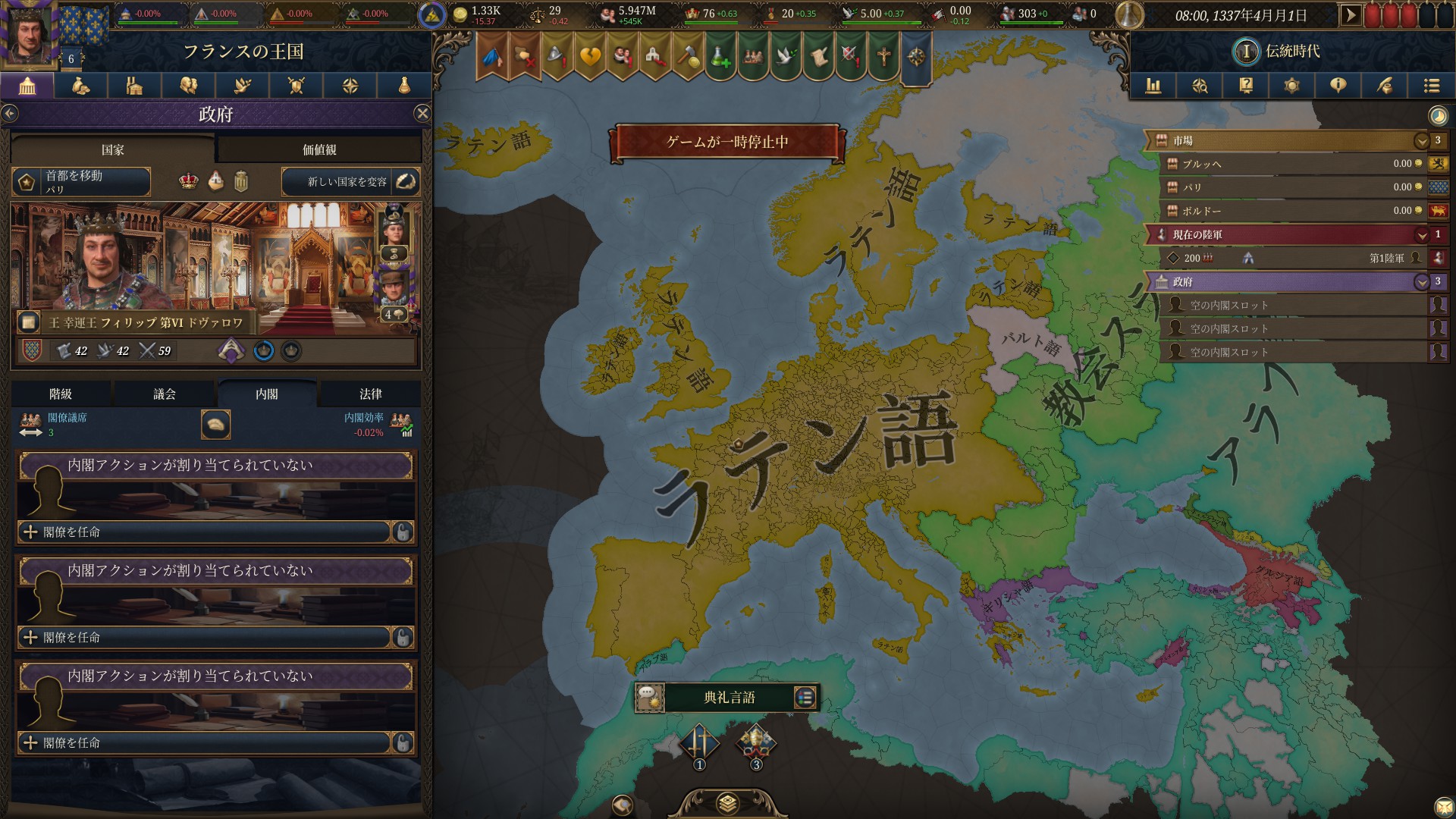Click the map search magnifier icon
The image size is (1456, 819).
[x=1199, y=86]
